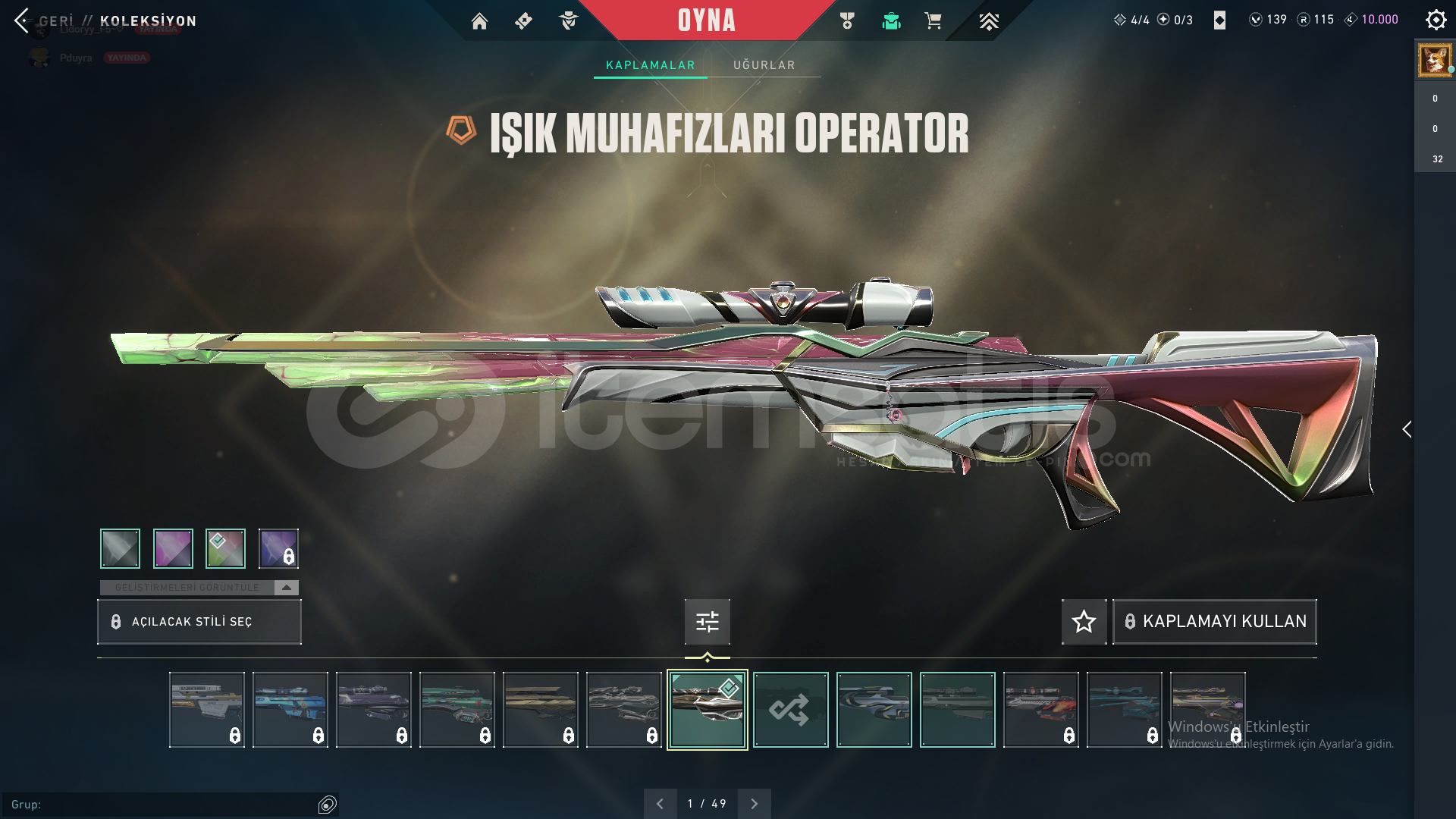The width and height of the screenshot is (1456, 819).
Task: Go to previous skin page
Action: tap(661, 804)
